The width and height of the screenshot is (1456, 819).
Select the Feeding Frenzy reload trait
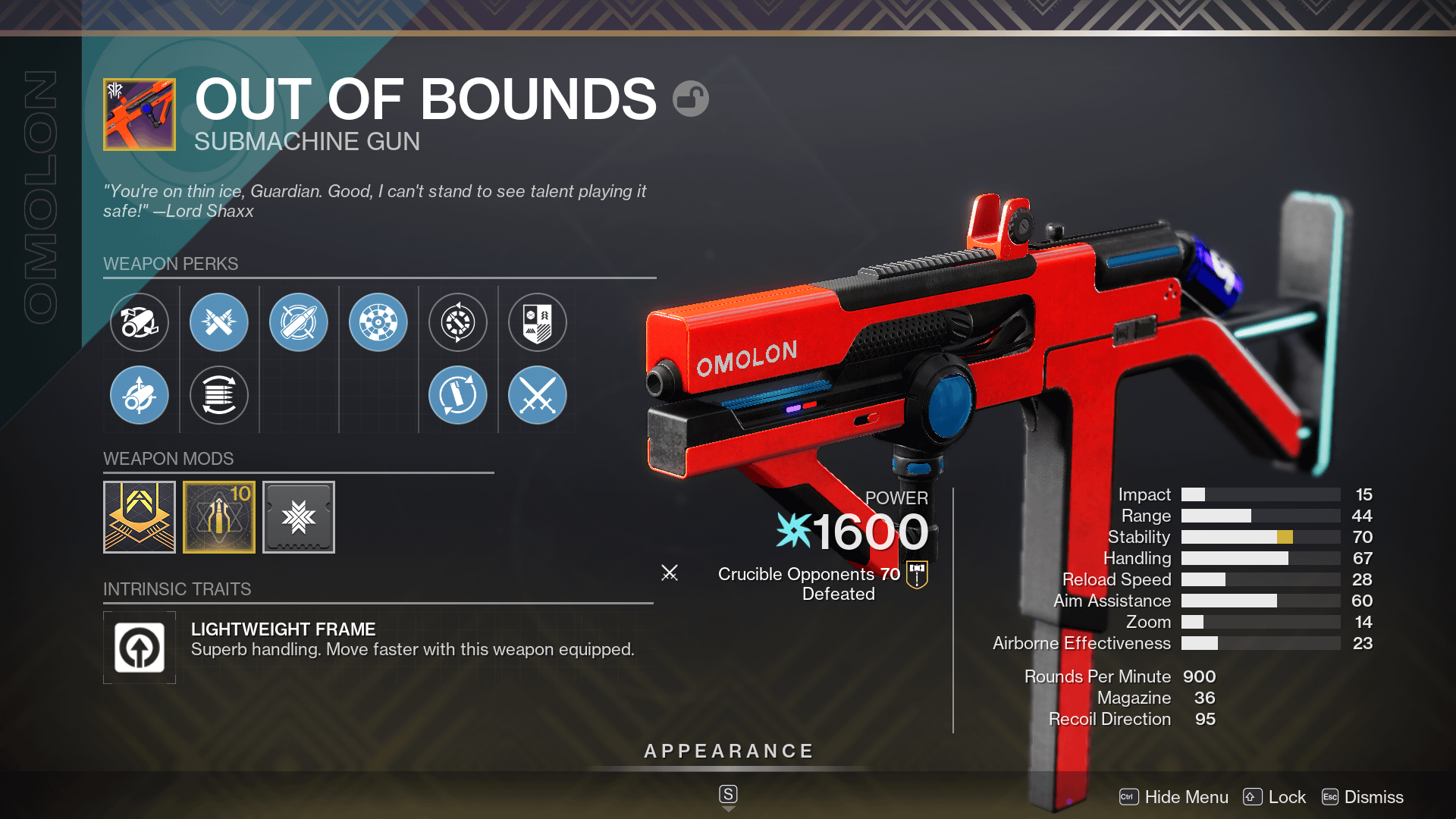457,395
